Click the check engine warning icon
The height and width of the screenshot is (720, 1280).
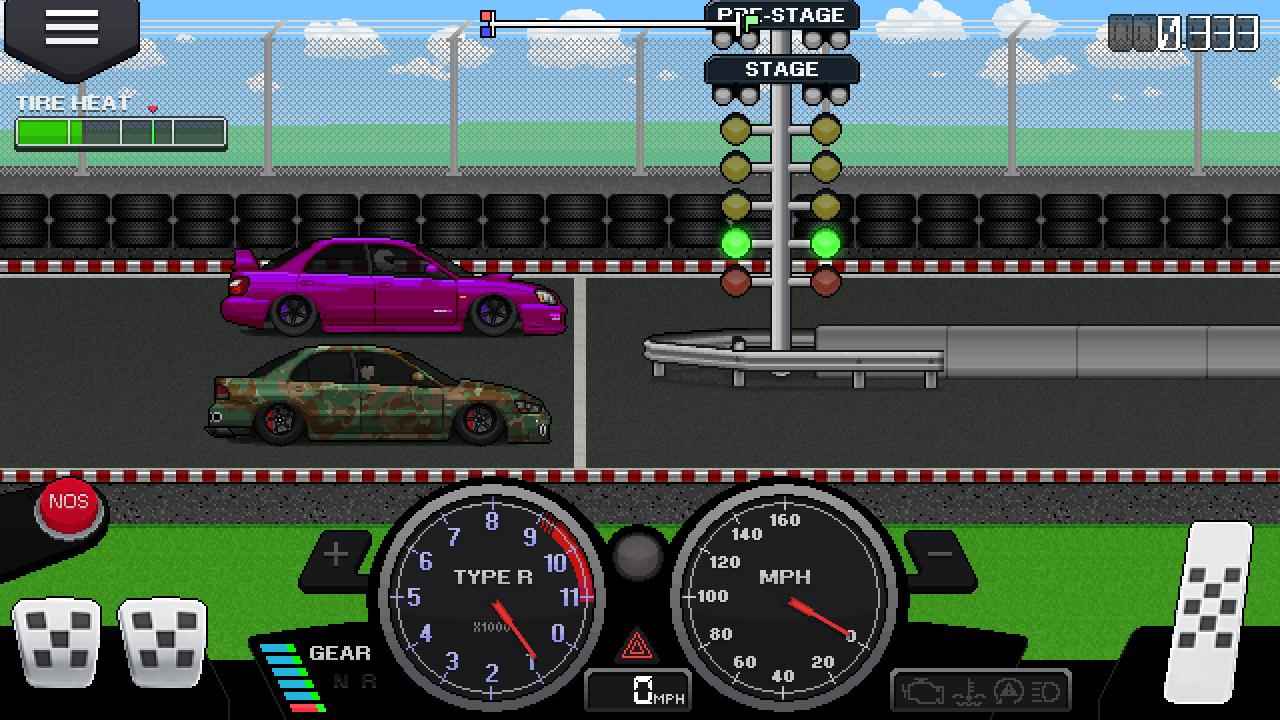(x=922, y=690)
